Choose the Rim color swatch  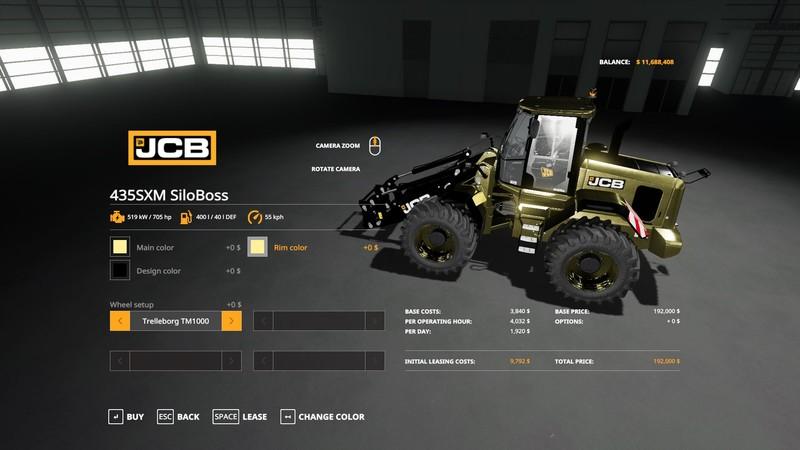pyautogui.click(x=258, y=247)
